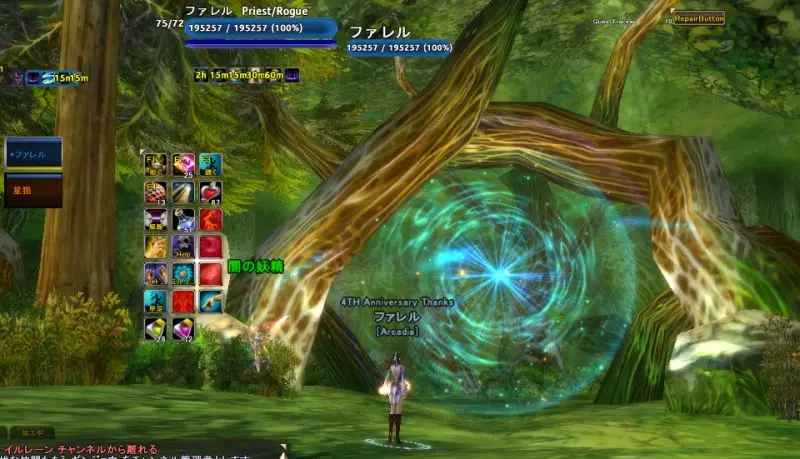Use the gem item with 12 count
Screen dimensions: 800x459
(x=184, y=328)
